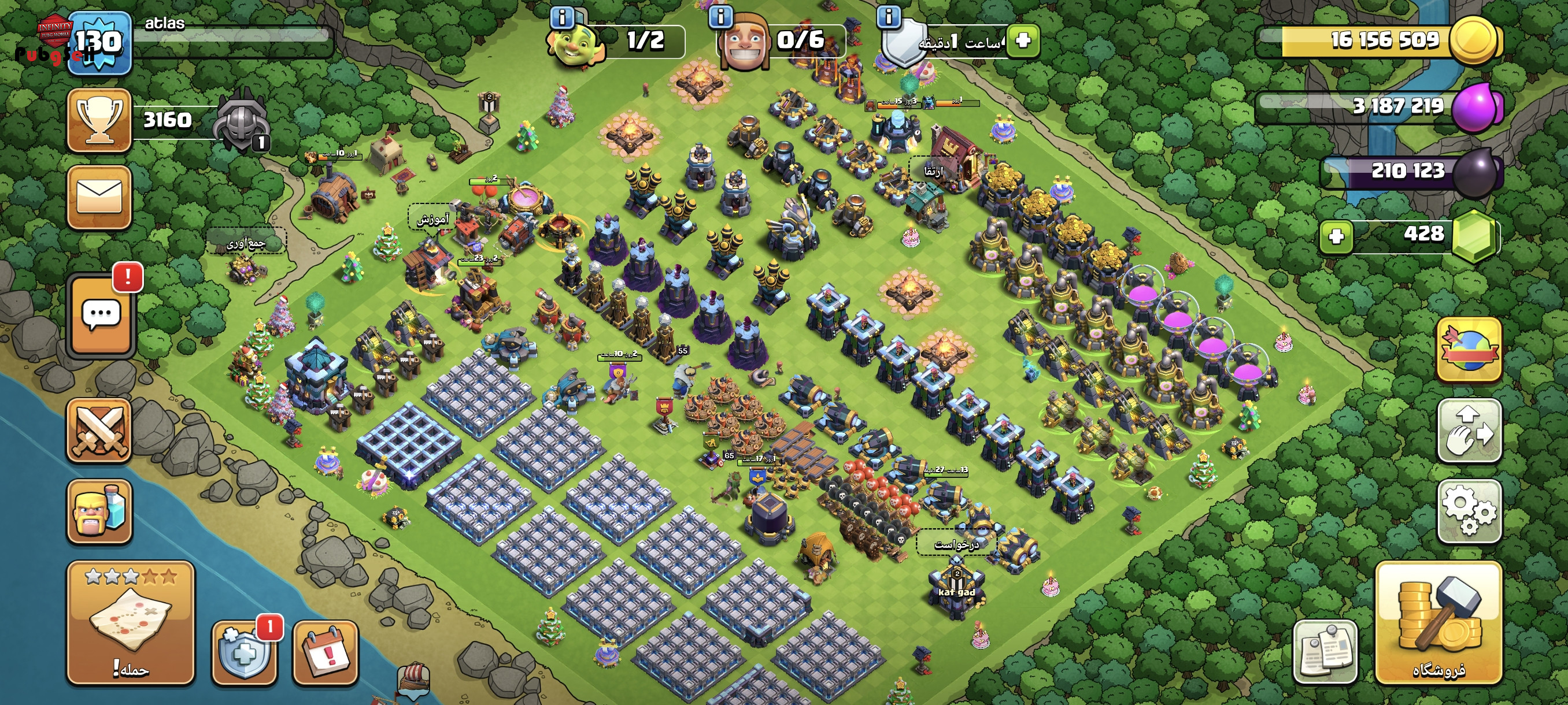Open the globe and arrow button
The height and width of the screenshot is (705, 1568).
coord(1469,350)
